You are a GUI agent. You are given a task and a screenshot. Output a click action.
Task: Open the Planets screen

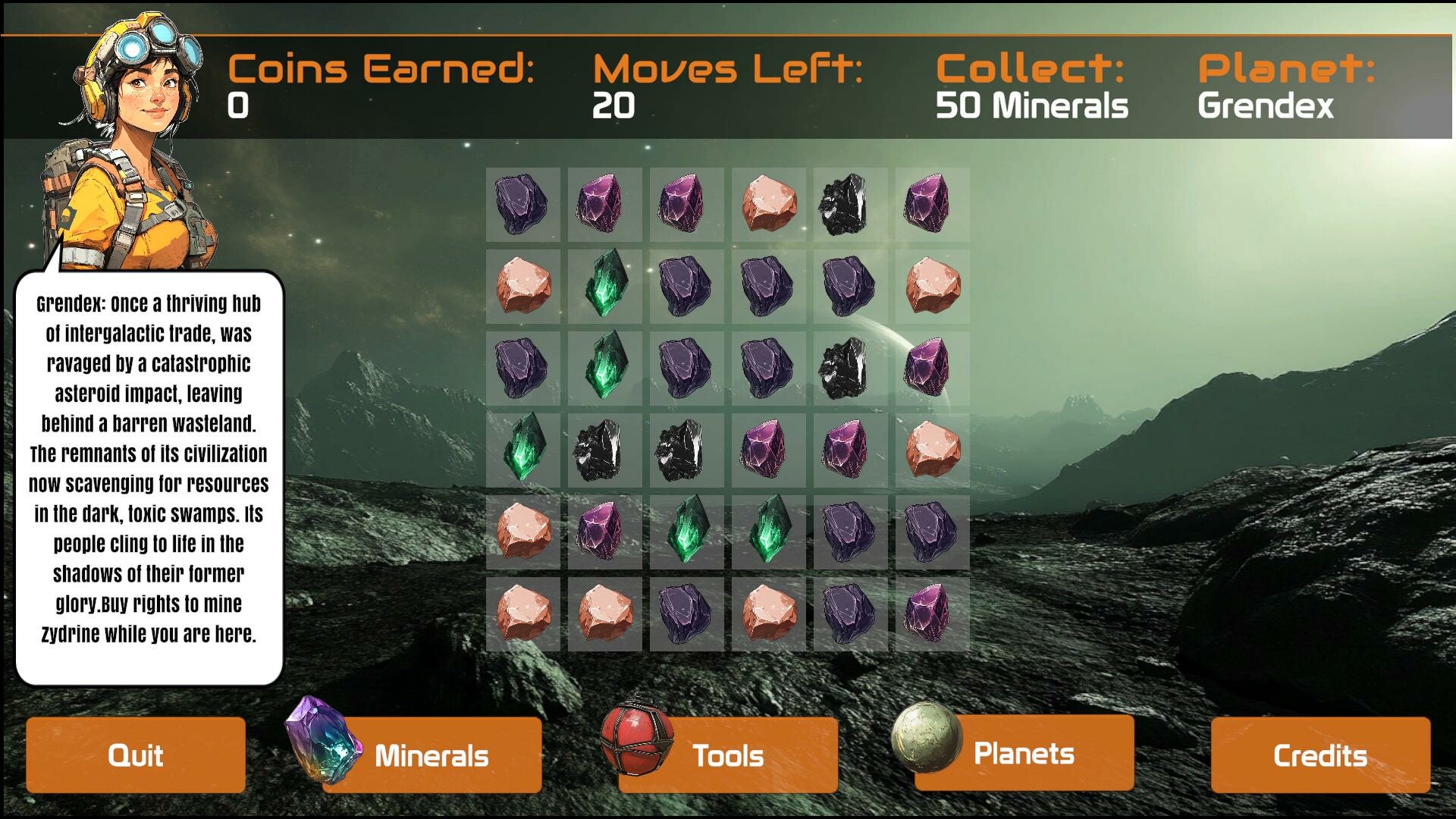coord(1024,752)
